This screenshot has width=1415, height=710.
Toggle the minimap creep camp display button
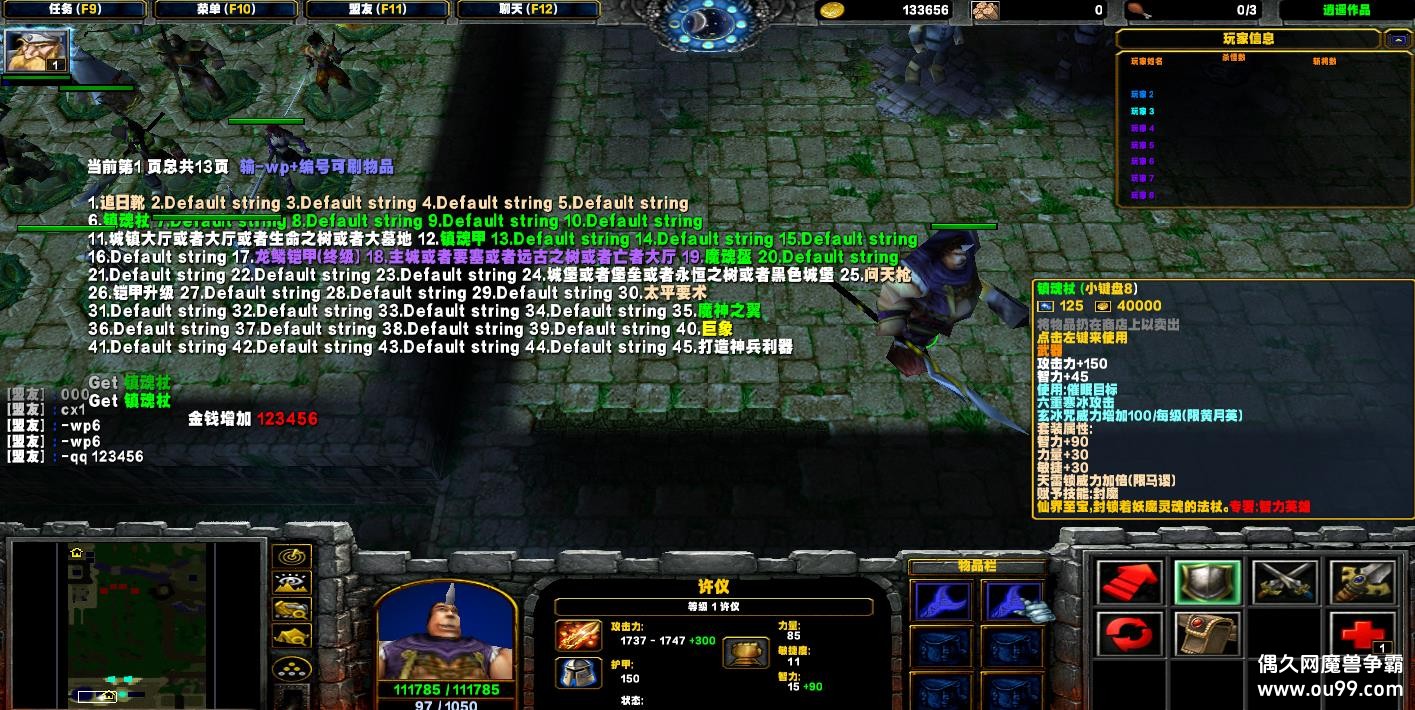pos(291,635)
